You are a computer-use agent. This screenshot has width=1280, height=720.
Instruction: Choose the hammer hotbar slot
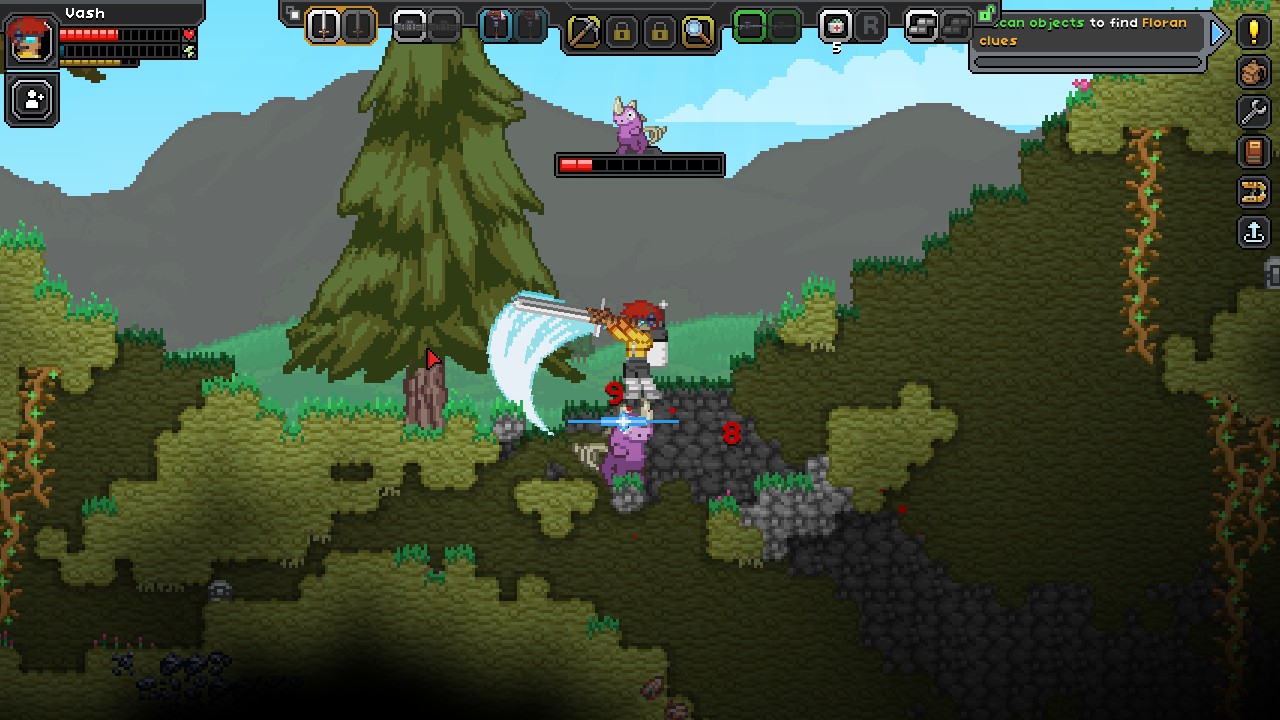(x=496, y=26)
